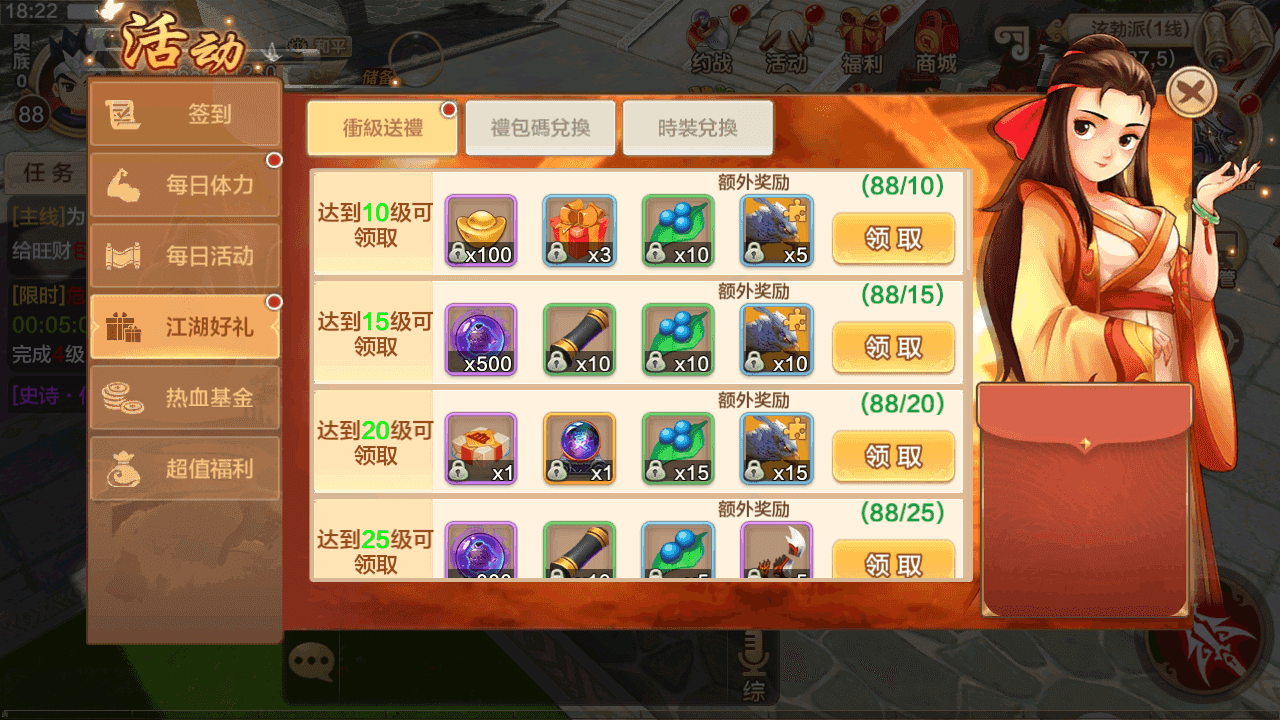
Task: Open the 约战 challenge icon
Action: 711,40
